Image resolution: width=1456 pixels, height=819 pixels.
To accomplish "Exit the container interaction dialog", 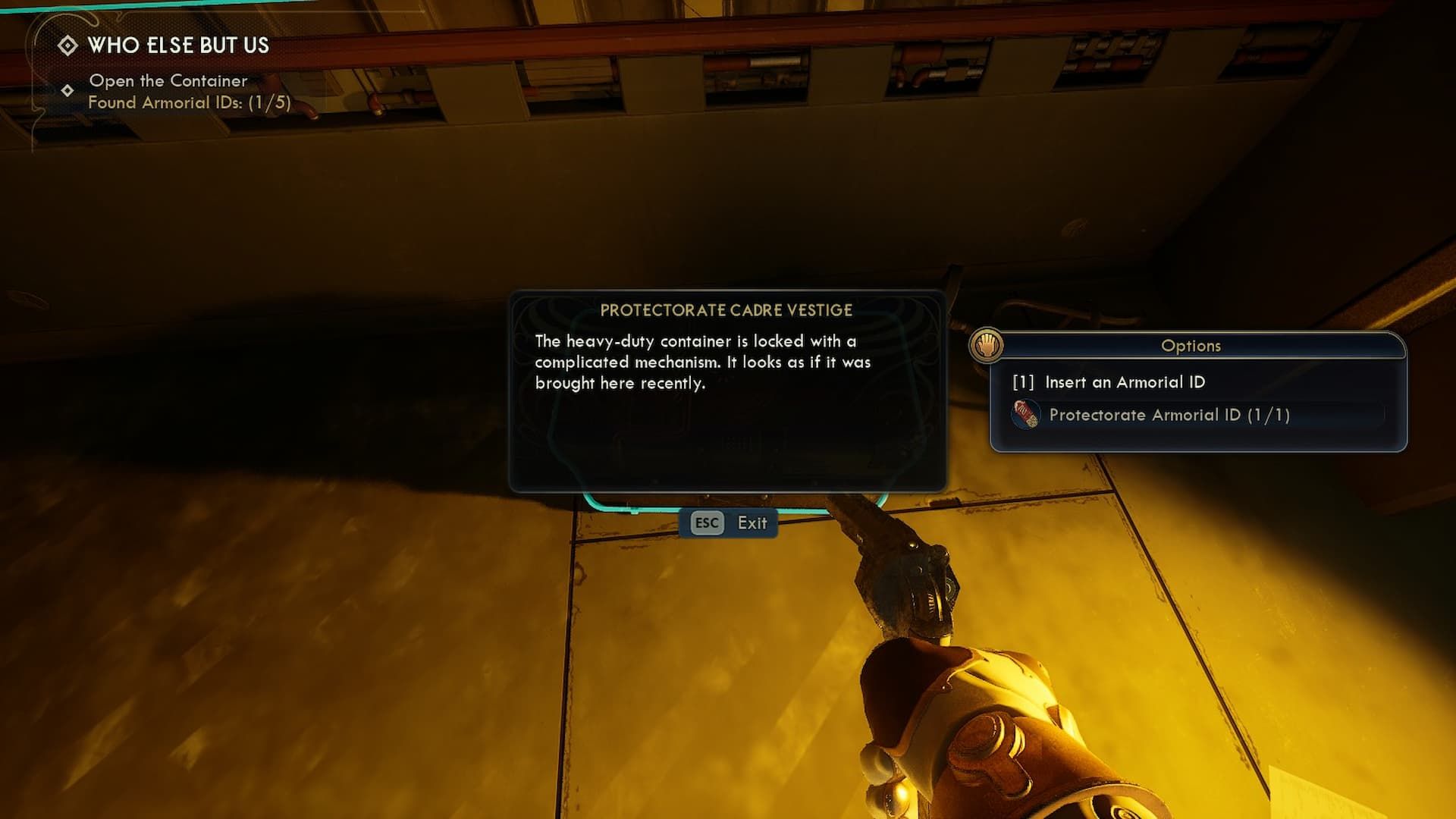I will click(x=729, y=523).
